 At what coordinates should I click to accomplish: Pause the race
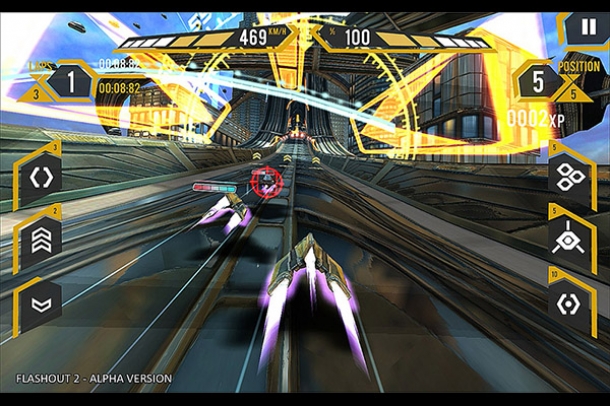tap(585, 27)
